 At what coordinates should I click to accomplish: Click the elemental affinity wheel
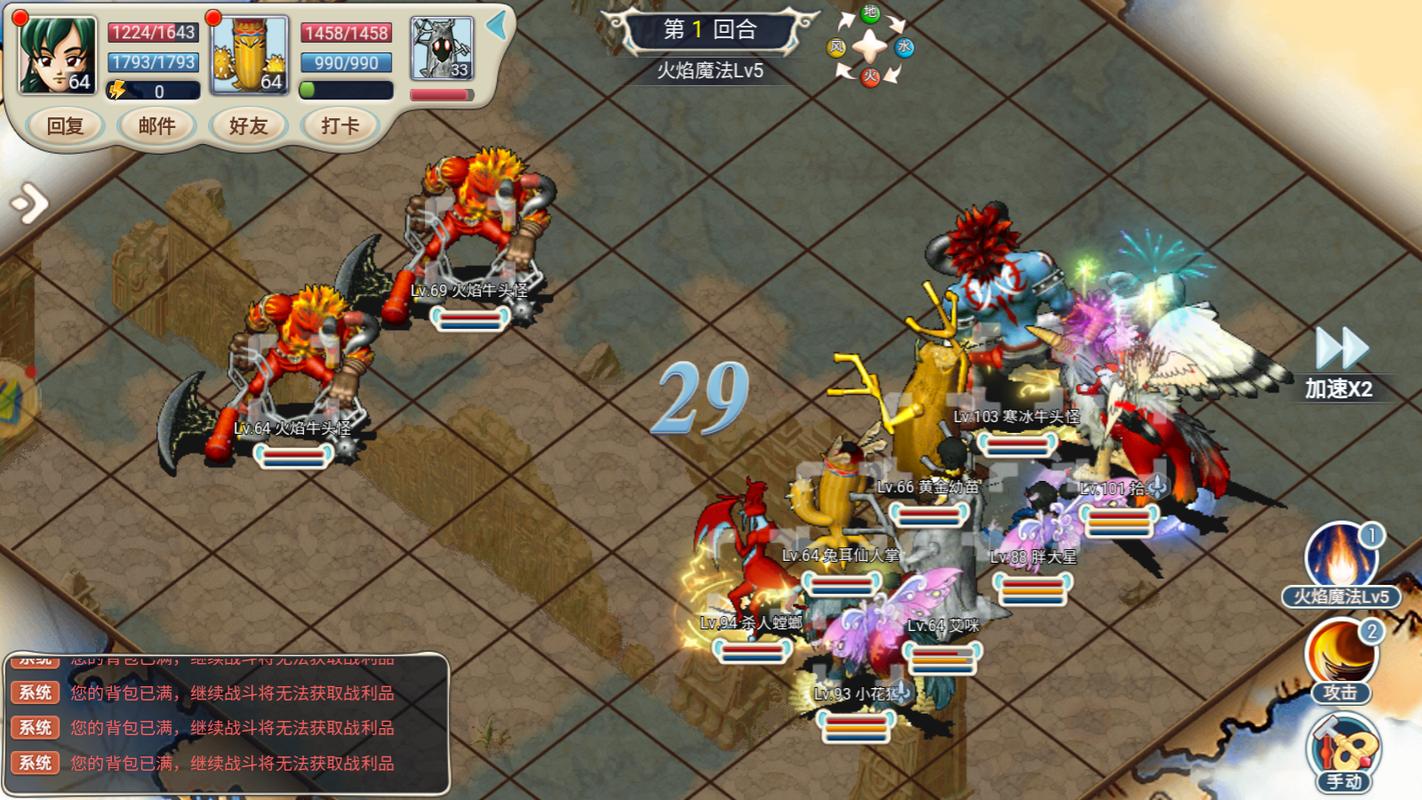coord(870,45)
